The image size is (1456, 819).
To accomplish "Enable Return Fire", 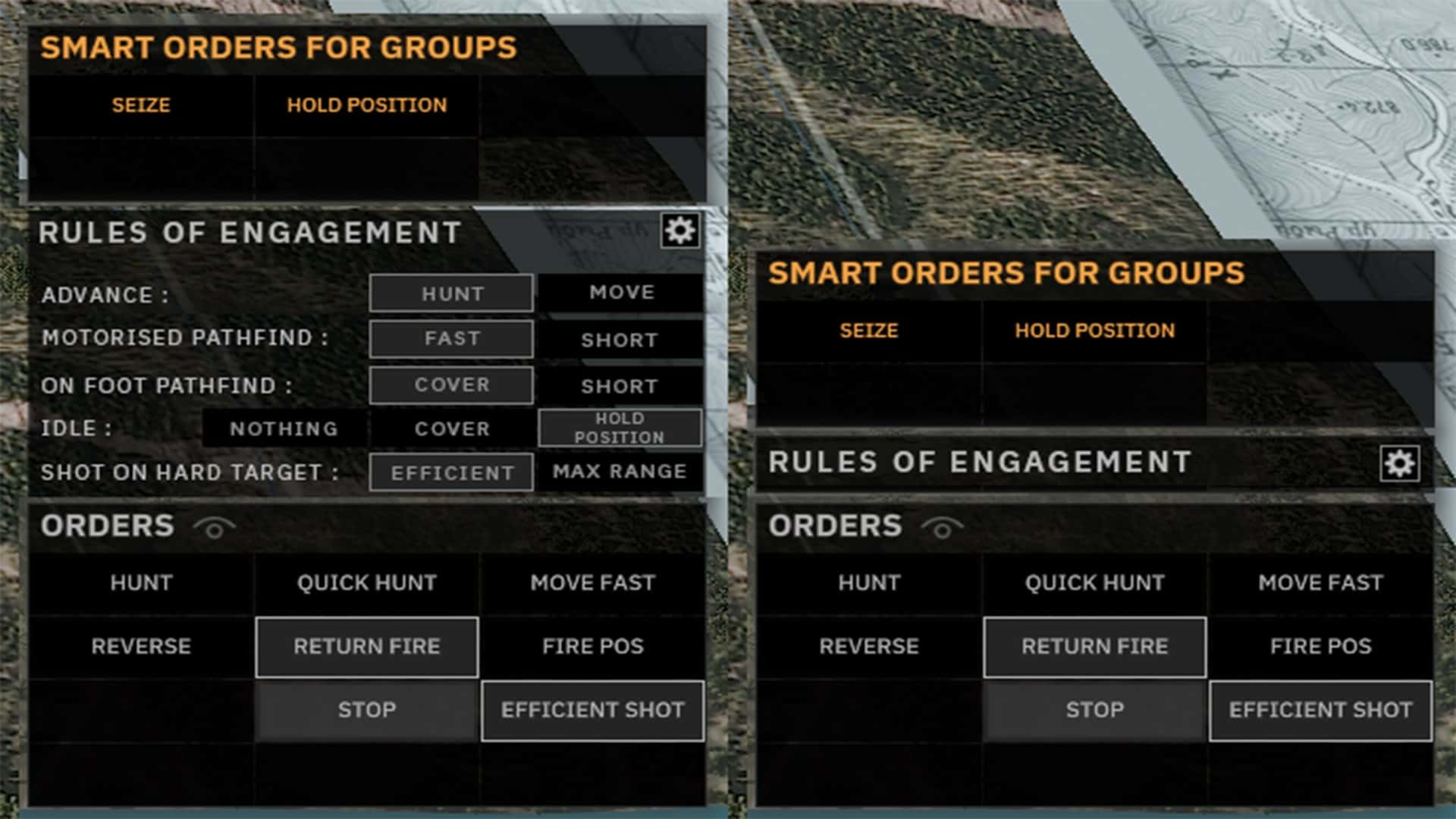I will tap(366, 647).
